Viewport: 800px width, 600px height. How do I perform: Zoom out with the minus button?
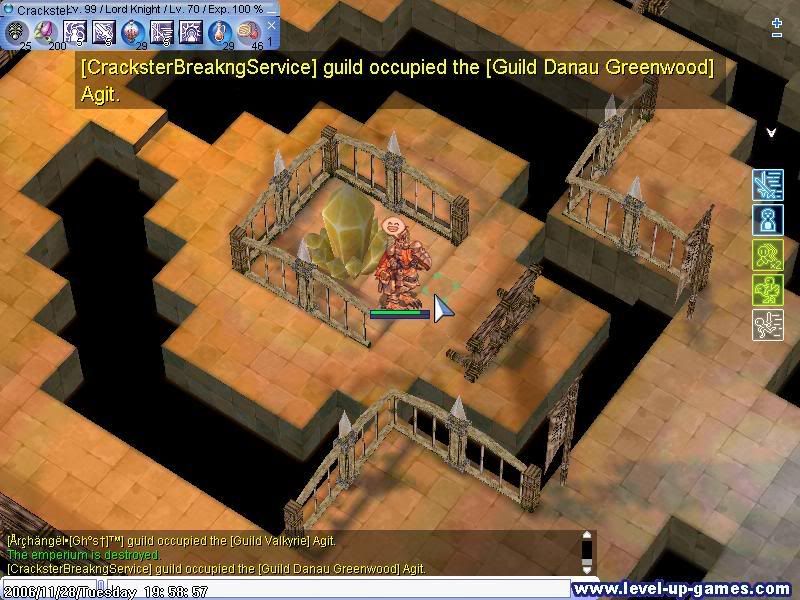tap(777, 35)
